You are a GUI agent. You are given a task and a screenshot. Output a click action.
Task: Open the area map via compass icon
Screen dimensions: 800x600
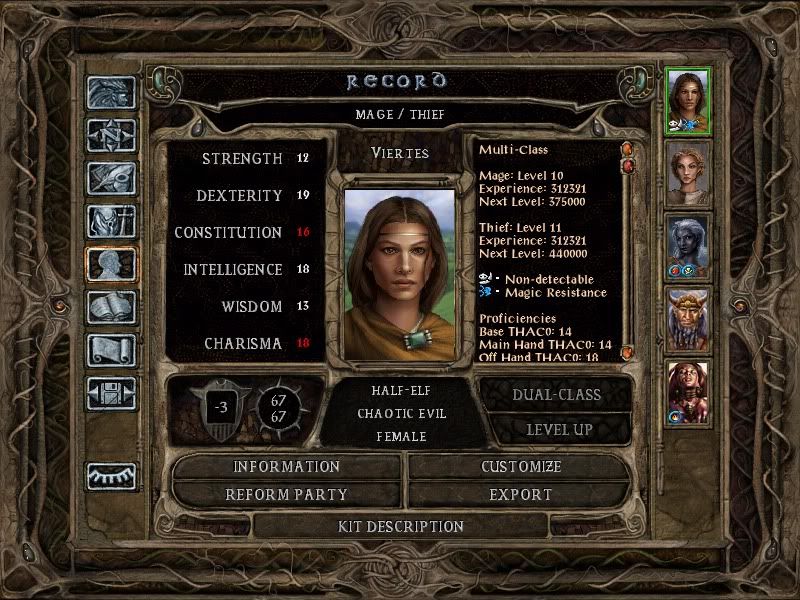point(111,135)
